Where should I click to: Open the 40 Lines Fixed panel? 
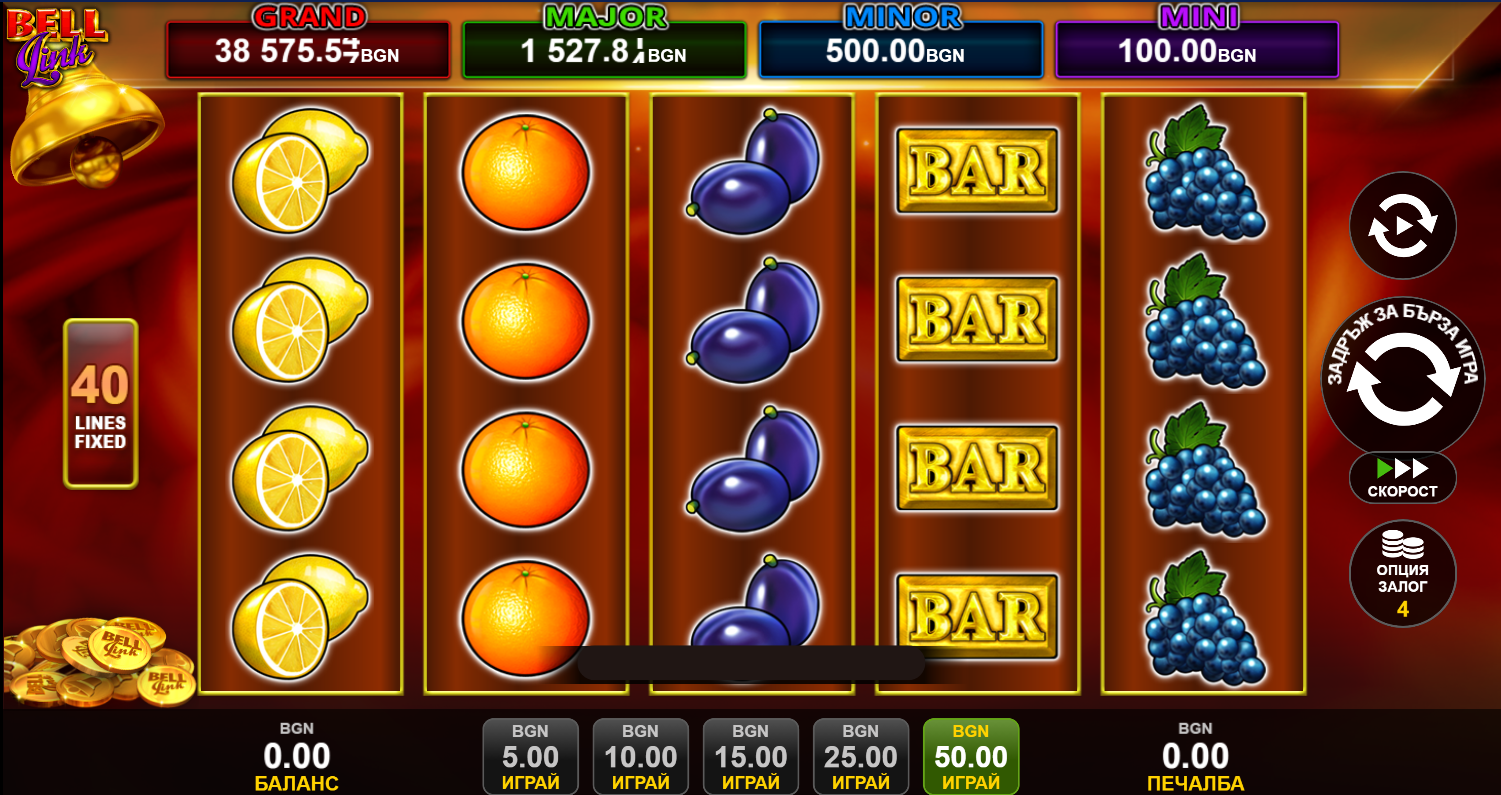click(x=100, y=403)
